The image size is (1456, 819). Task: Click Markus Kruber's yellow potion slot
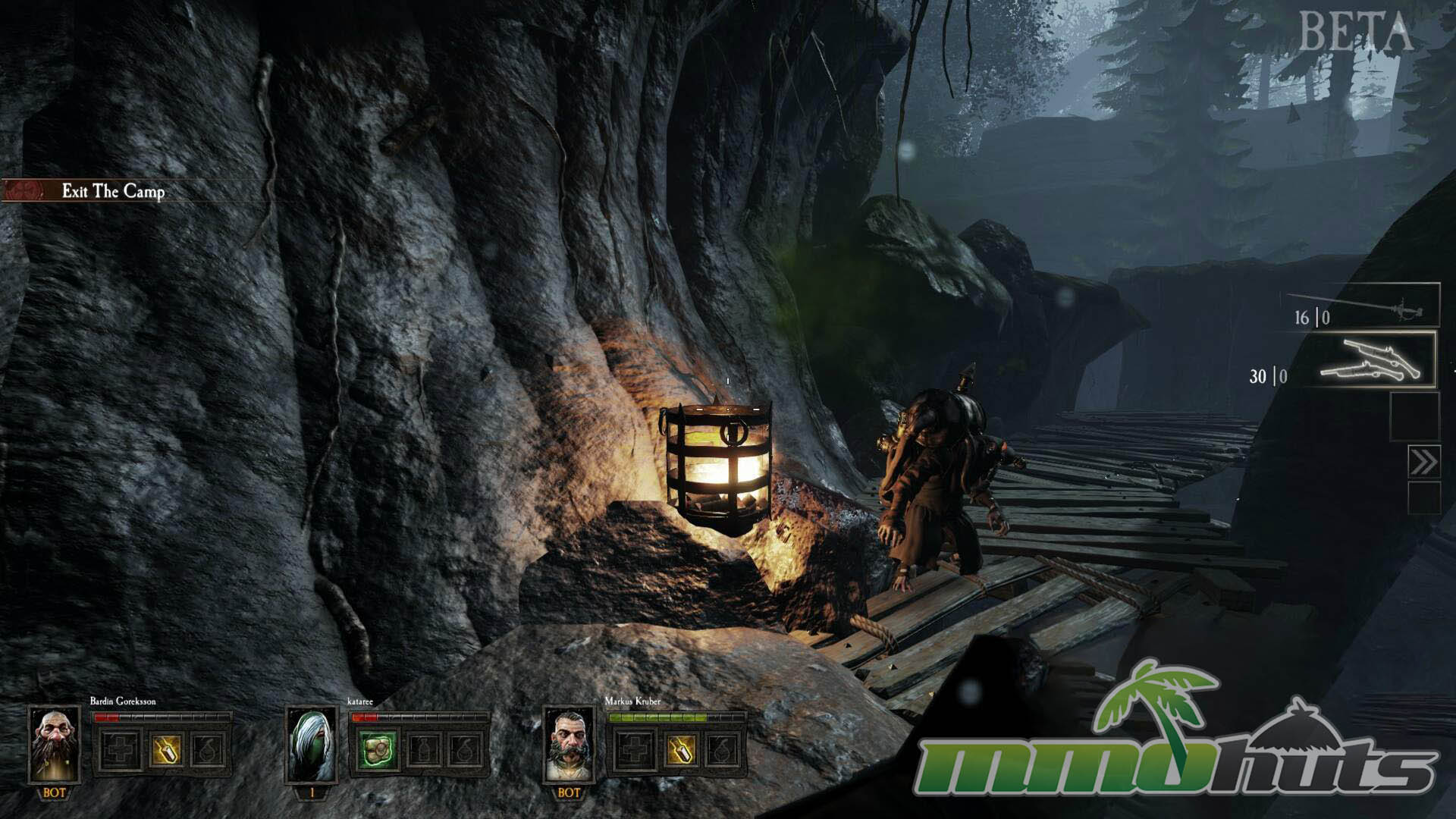[680, 751]
